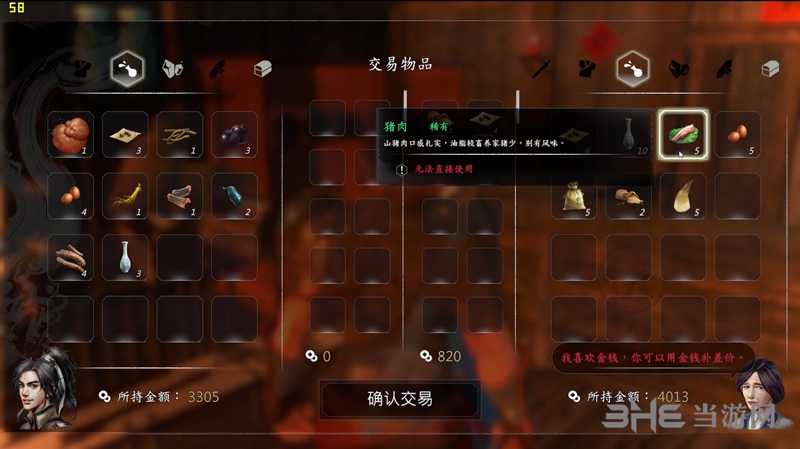The width and height of the screenshot is (800, 449).
Task: Select the player's raw meat lump
Action: coord(71,135)
